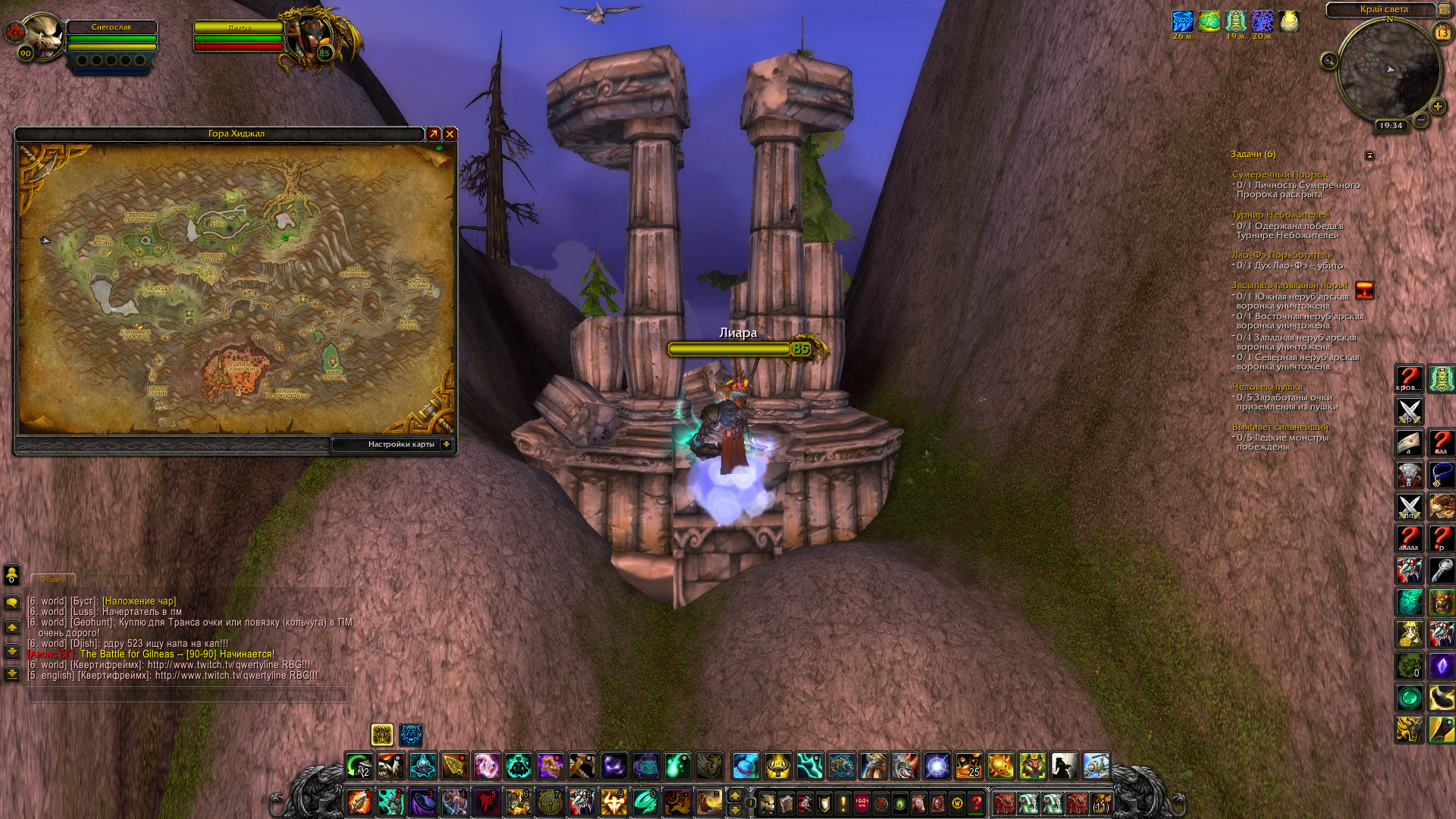This screenshot has height=819, width=1456.
Task: Open the Настройки карты dropdown
Action: 446,444
